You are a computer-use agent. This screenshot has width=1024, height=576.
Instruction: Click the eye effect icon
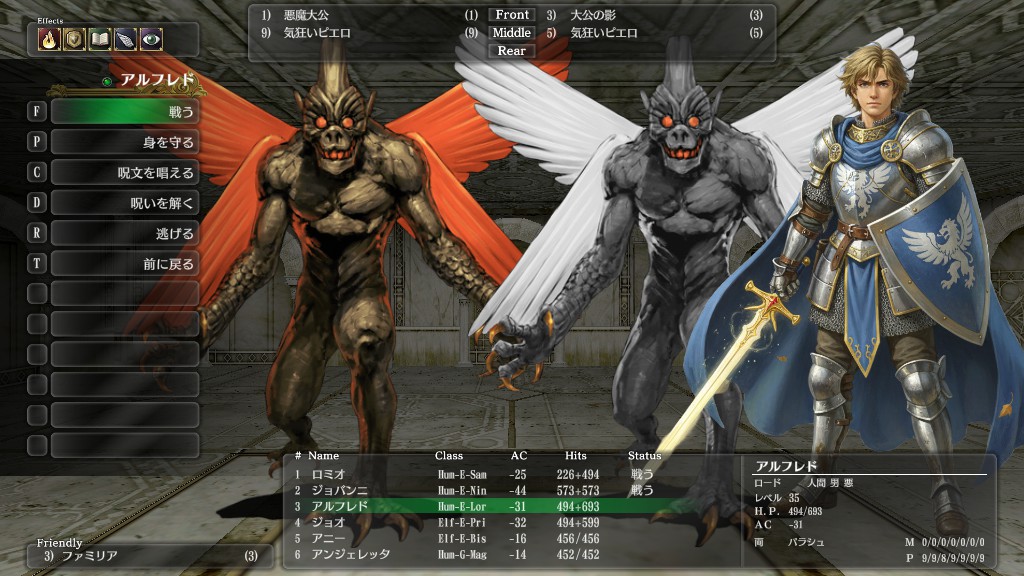pyautogui.click(x=151, y=39)
